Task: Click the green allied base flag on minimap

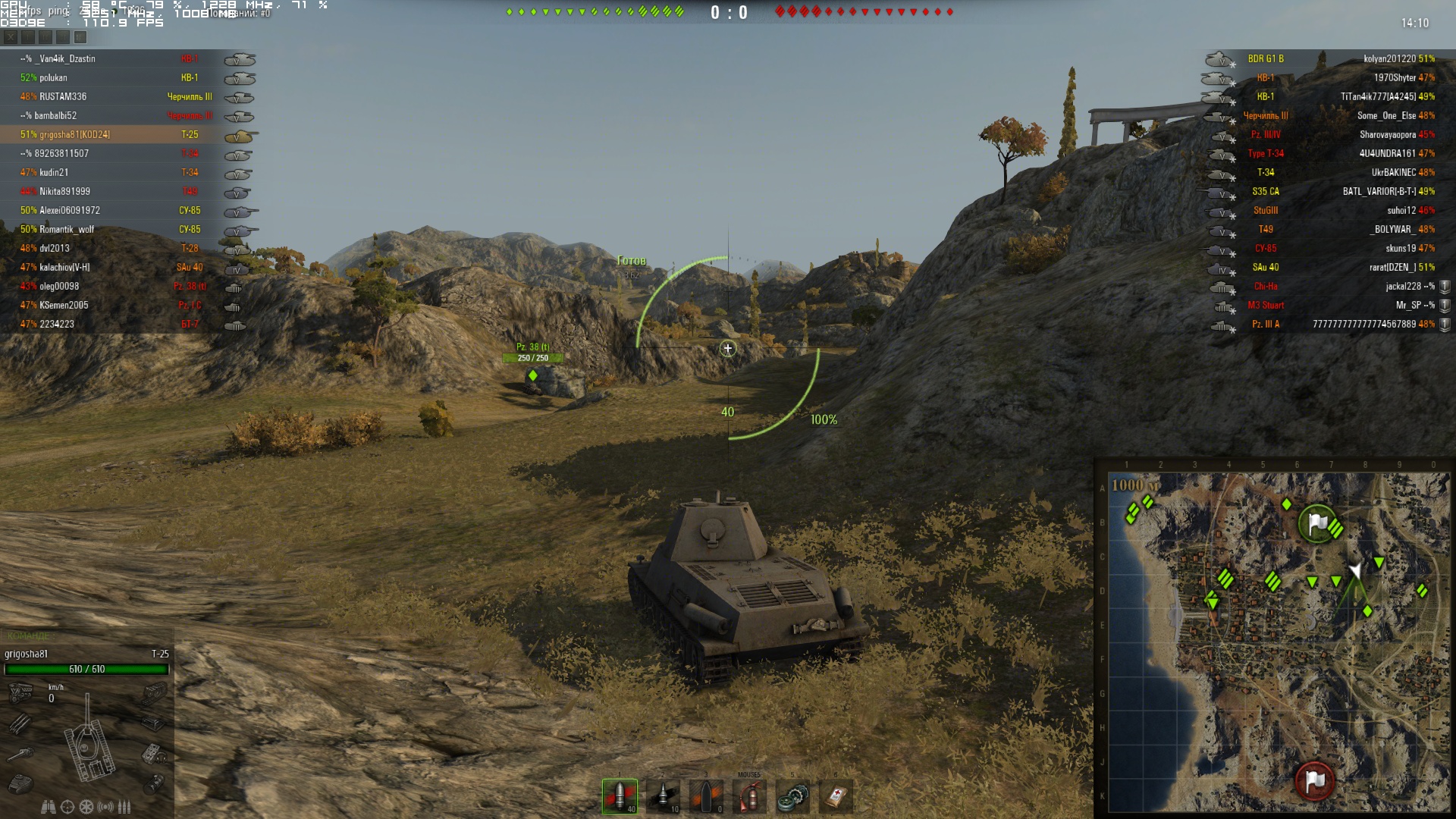Action: coord(1317,522)
